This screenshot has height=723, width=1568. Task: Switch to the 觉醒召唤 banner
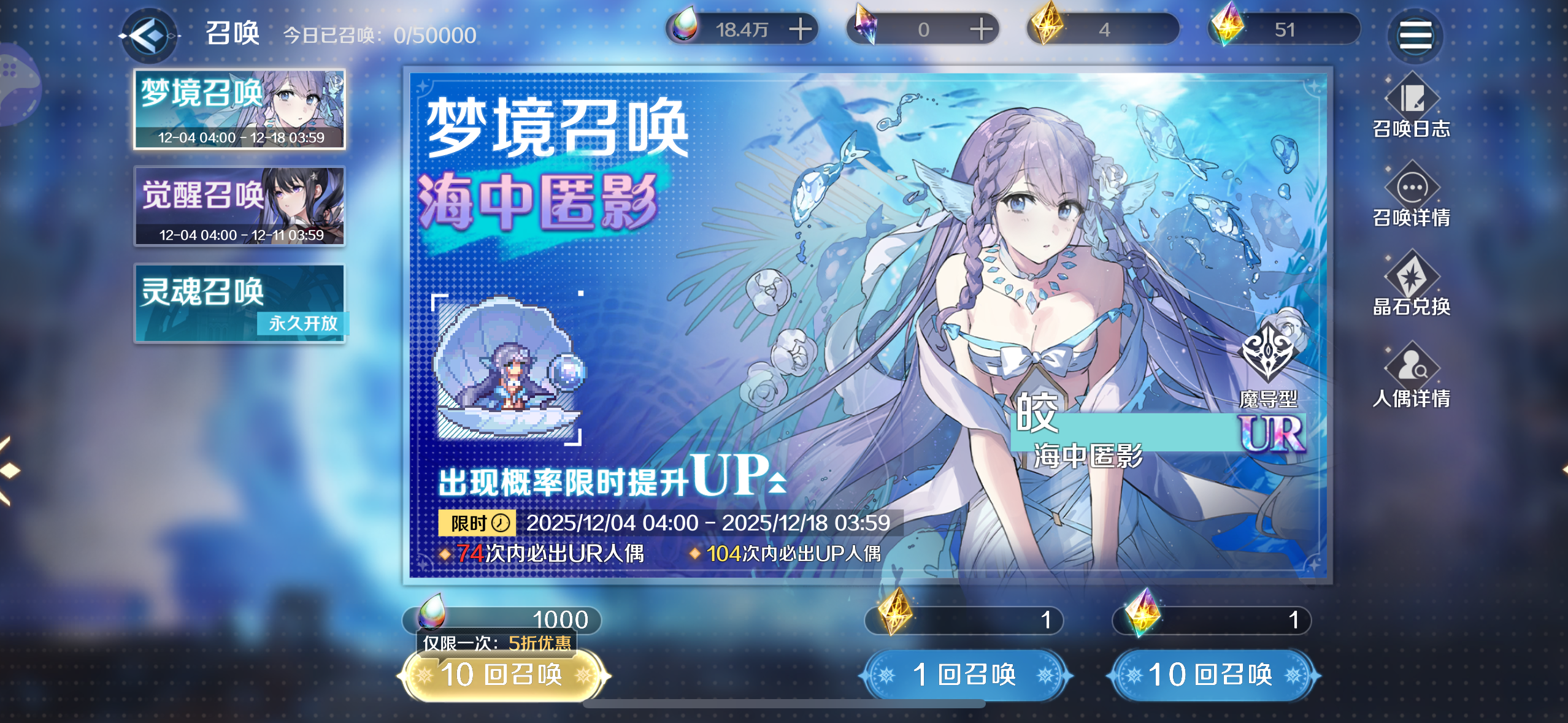[240, 207]
